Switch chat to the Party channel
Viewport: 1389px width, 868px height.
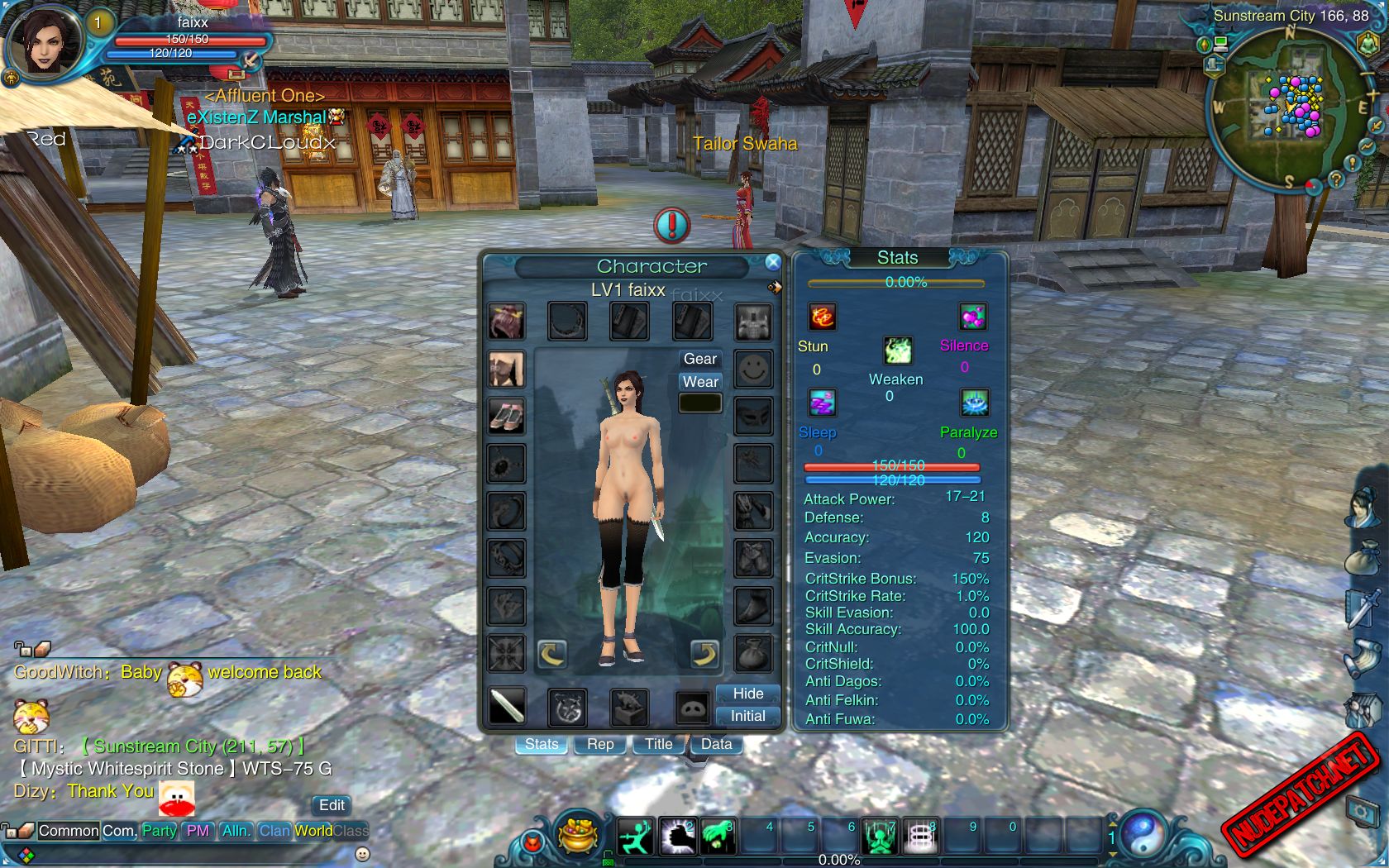pyautogui.click(x=159, y=831)
